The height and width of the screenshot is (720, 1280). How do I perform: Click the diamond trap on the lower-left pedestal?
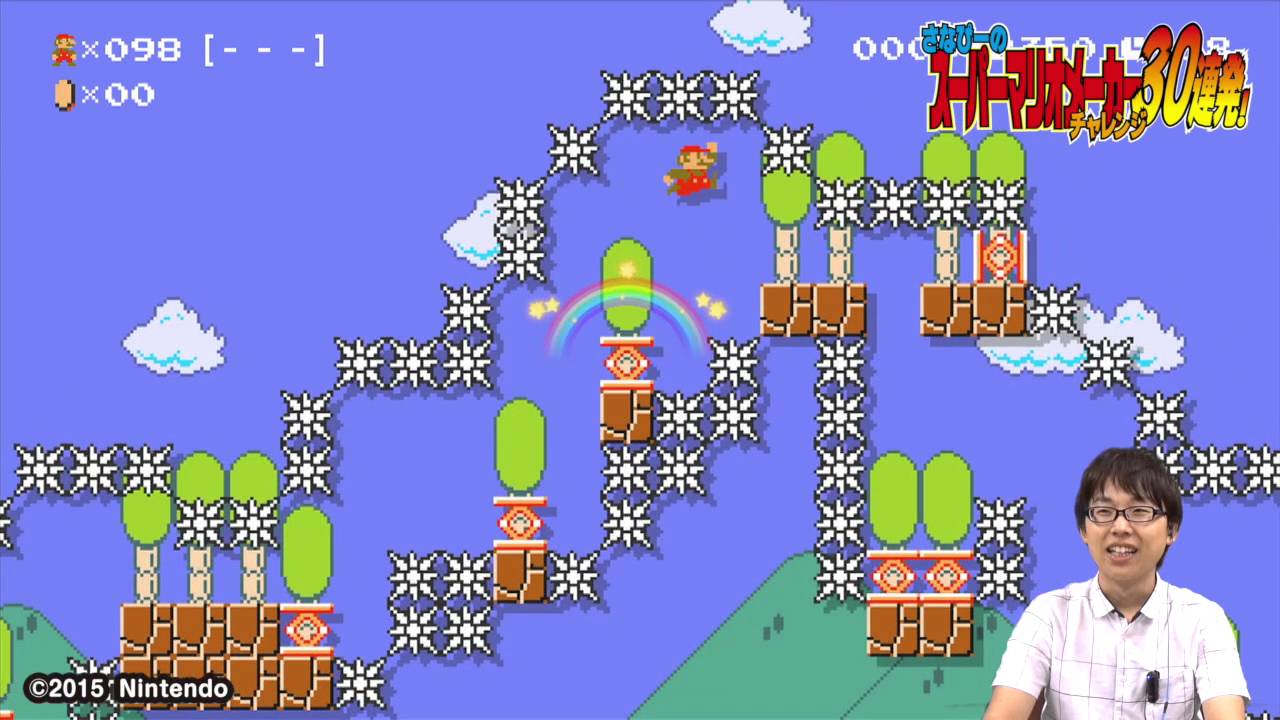click(519, 521)
